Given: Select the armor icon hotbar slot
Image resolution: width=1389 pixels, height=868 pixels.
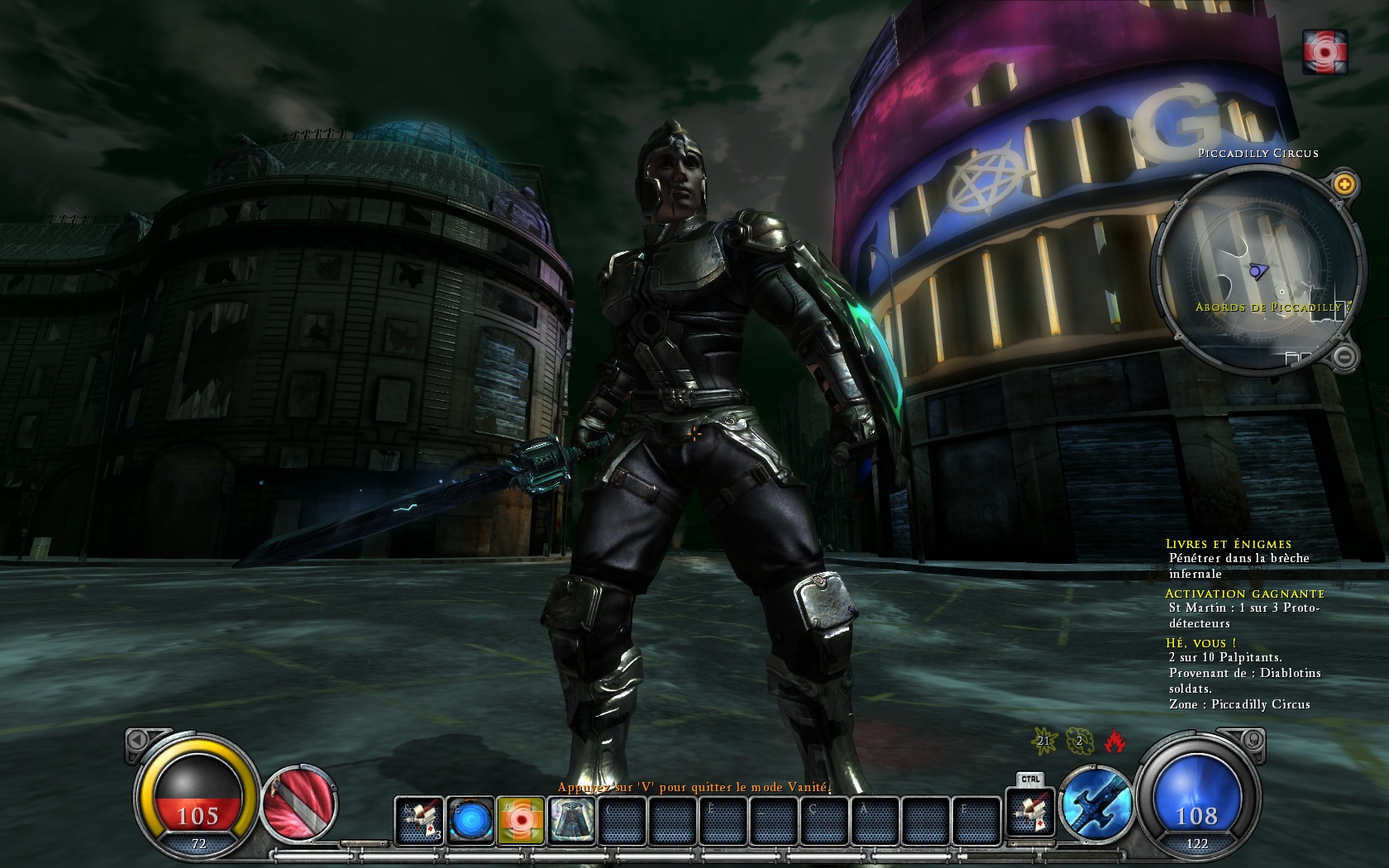Looking at the screenshot, I should click(571, 820).
